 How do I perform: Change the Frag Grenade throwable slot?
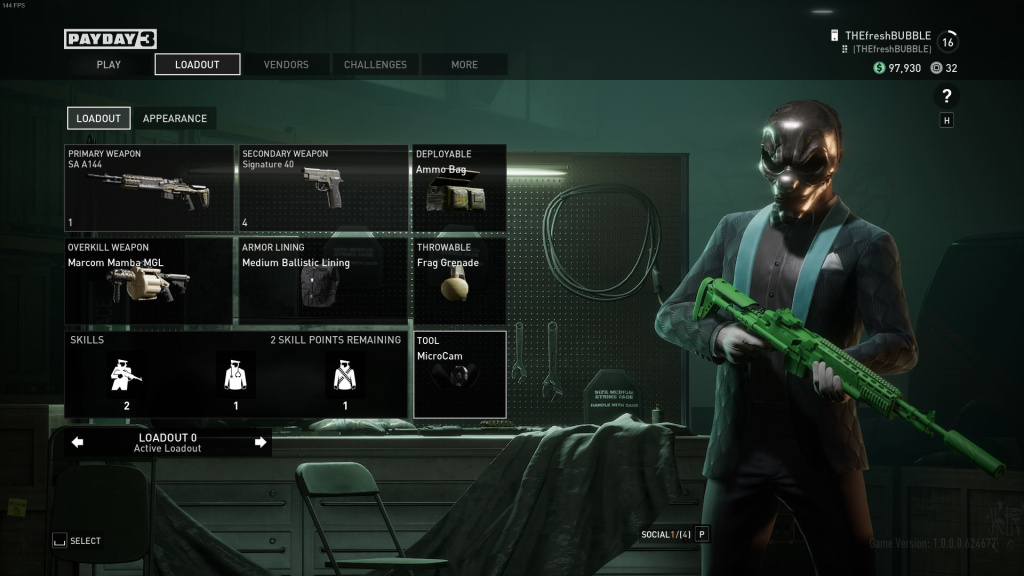(x=459, y=281)
